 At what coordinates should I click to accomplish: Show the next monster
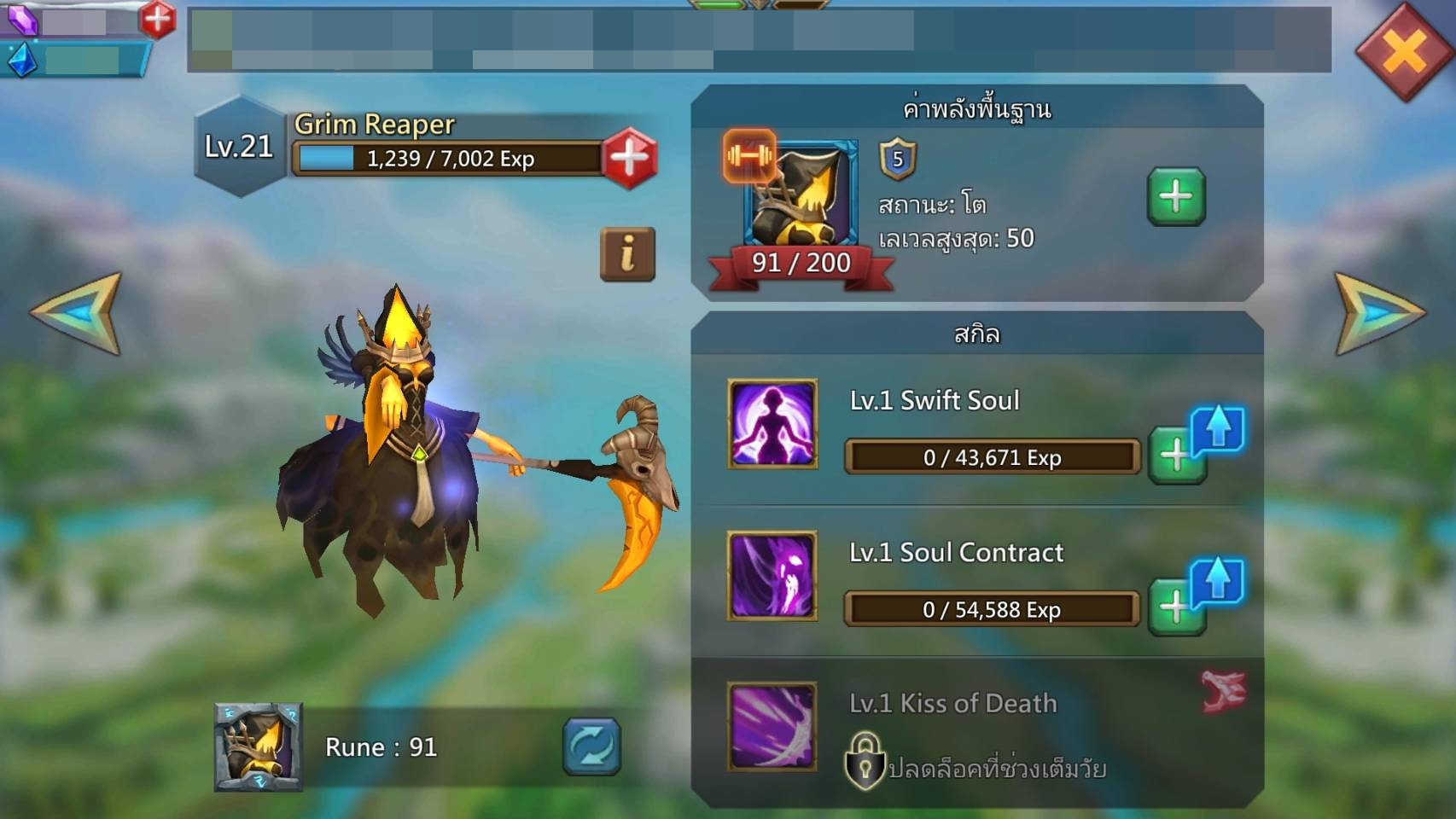[x=1377, y=313]
